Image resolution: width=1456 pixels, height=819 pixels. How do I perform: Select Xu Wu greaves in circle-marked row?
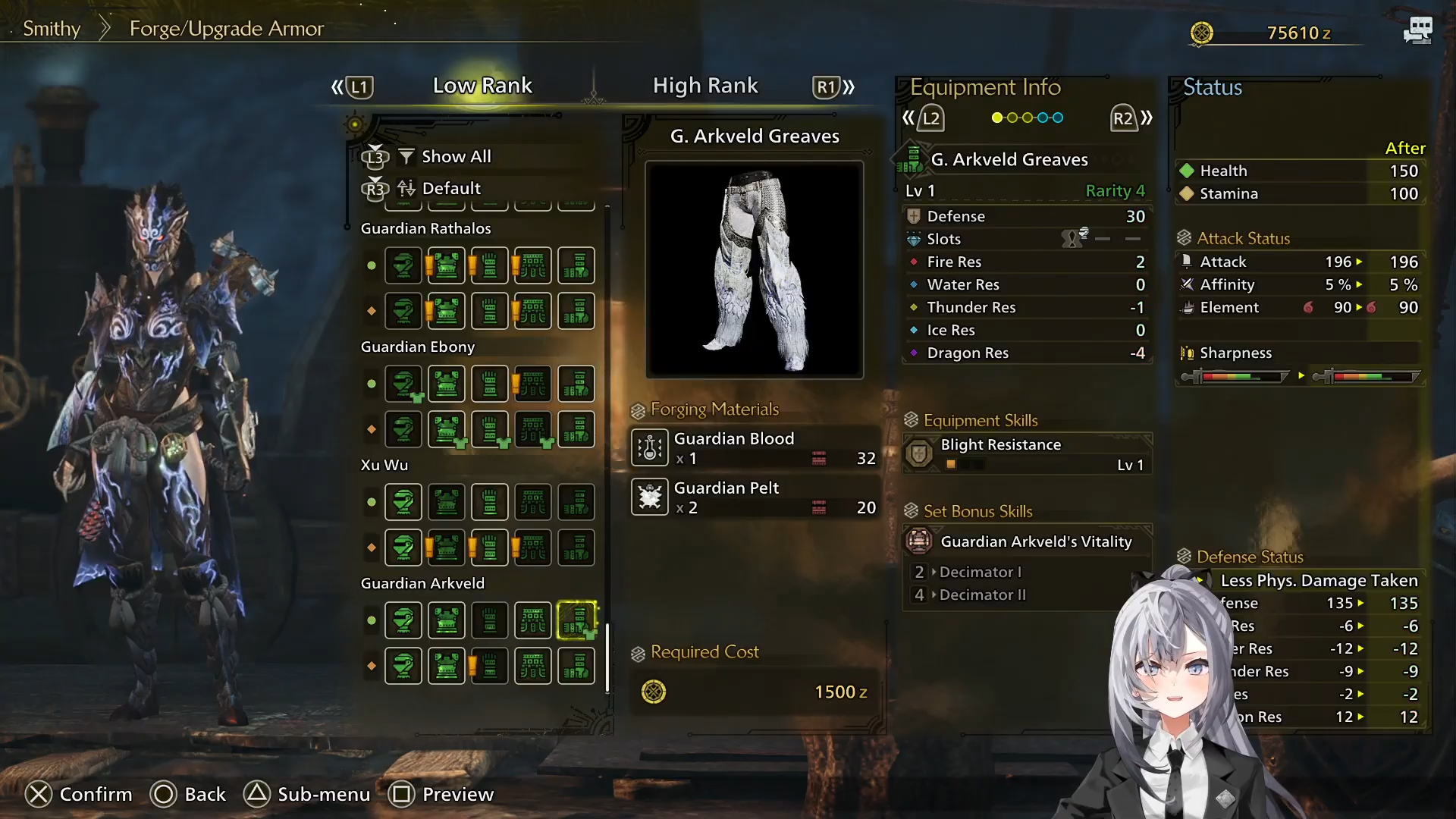576,502
